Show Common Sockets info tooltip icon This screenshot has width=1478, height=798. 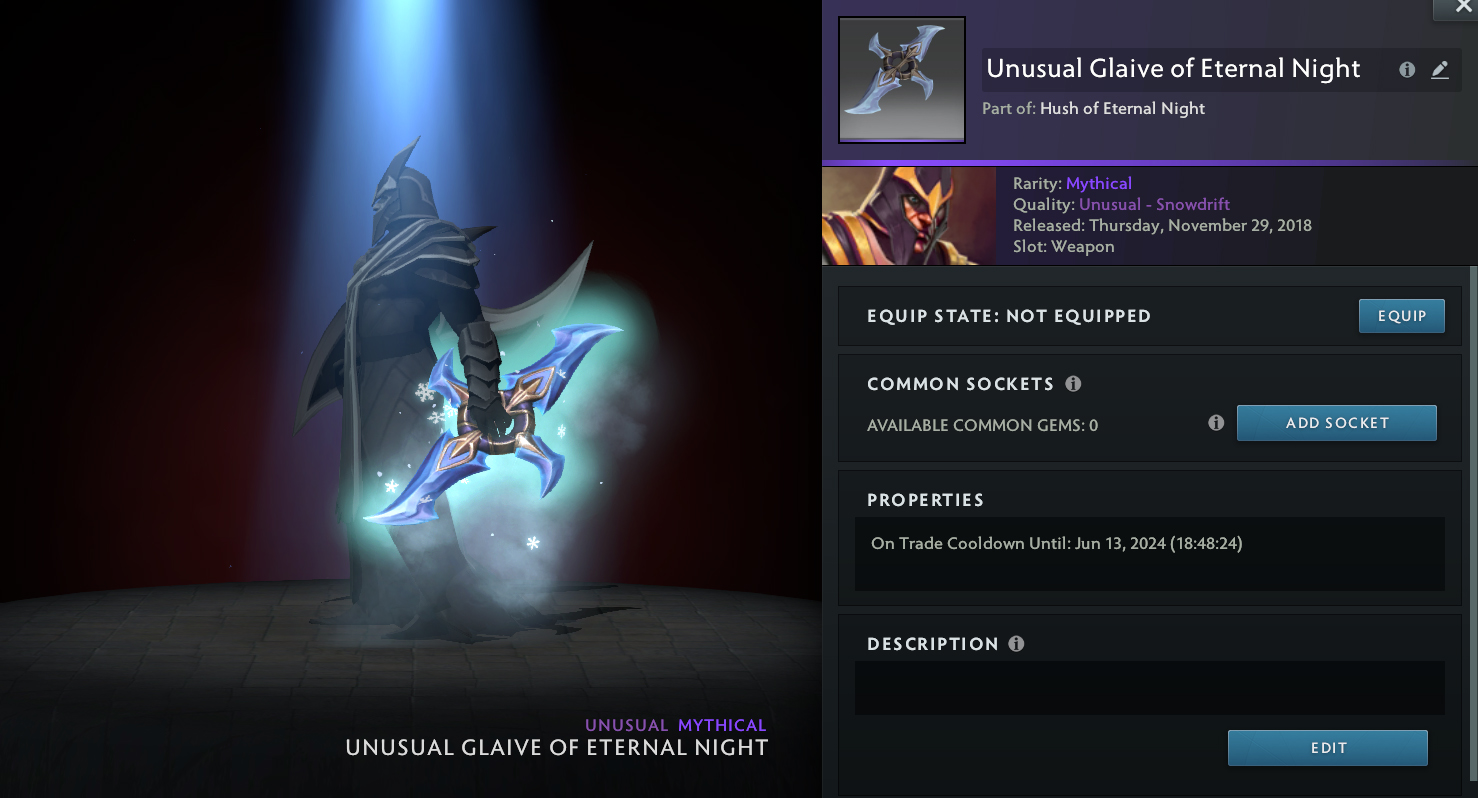click(x=1073, y=384)
